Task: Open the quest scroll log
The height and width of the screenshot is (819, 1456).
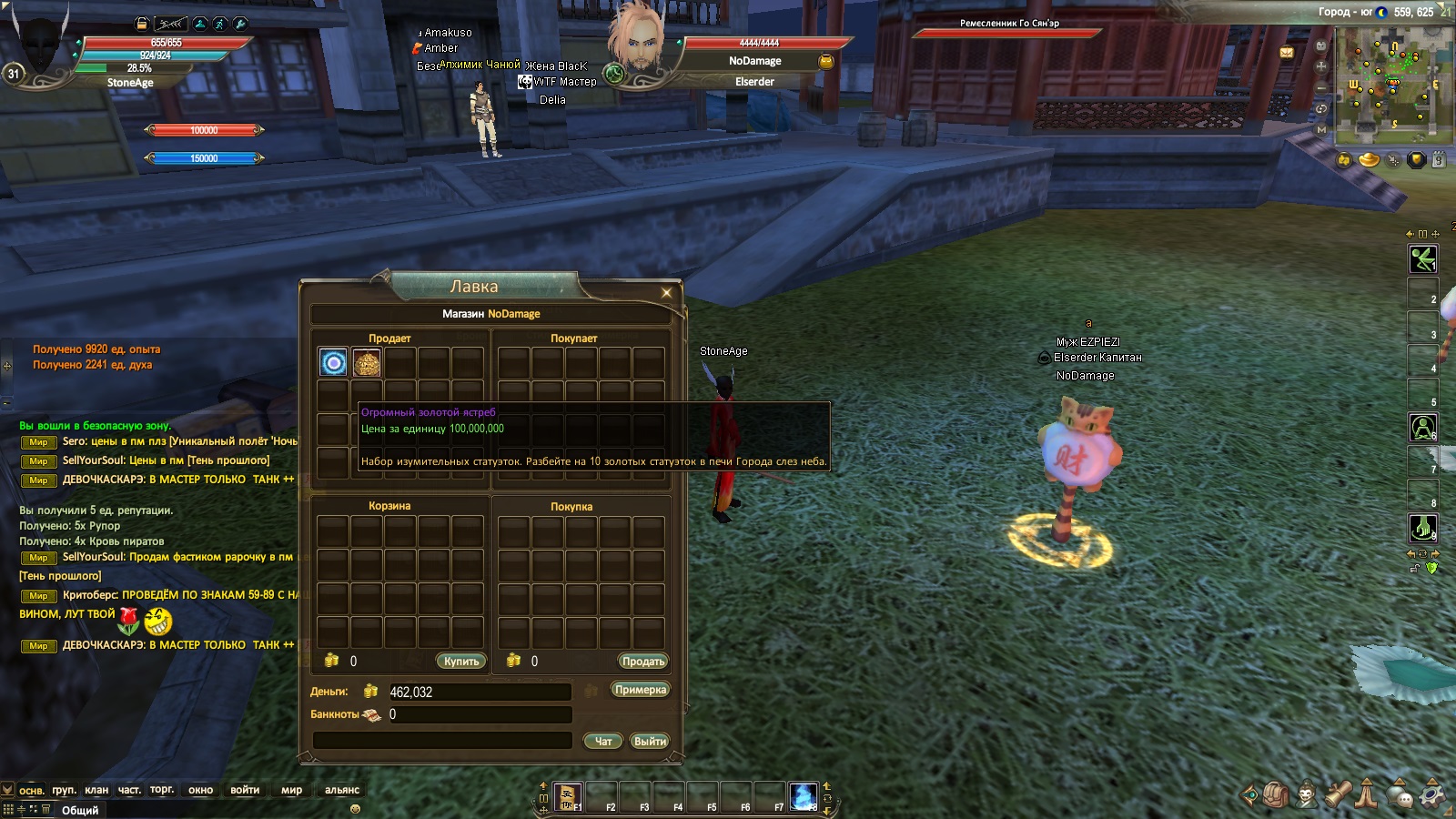Action: coord(1337,794)
